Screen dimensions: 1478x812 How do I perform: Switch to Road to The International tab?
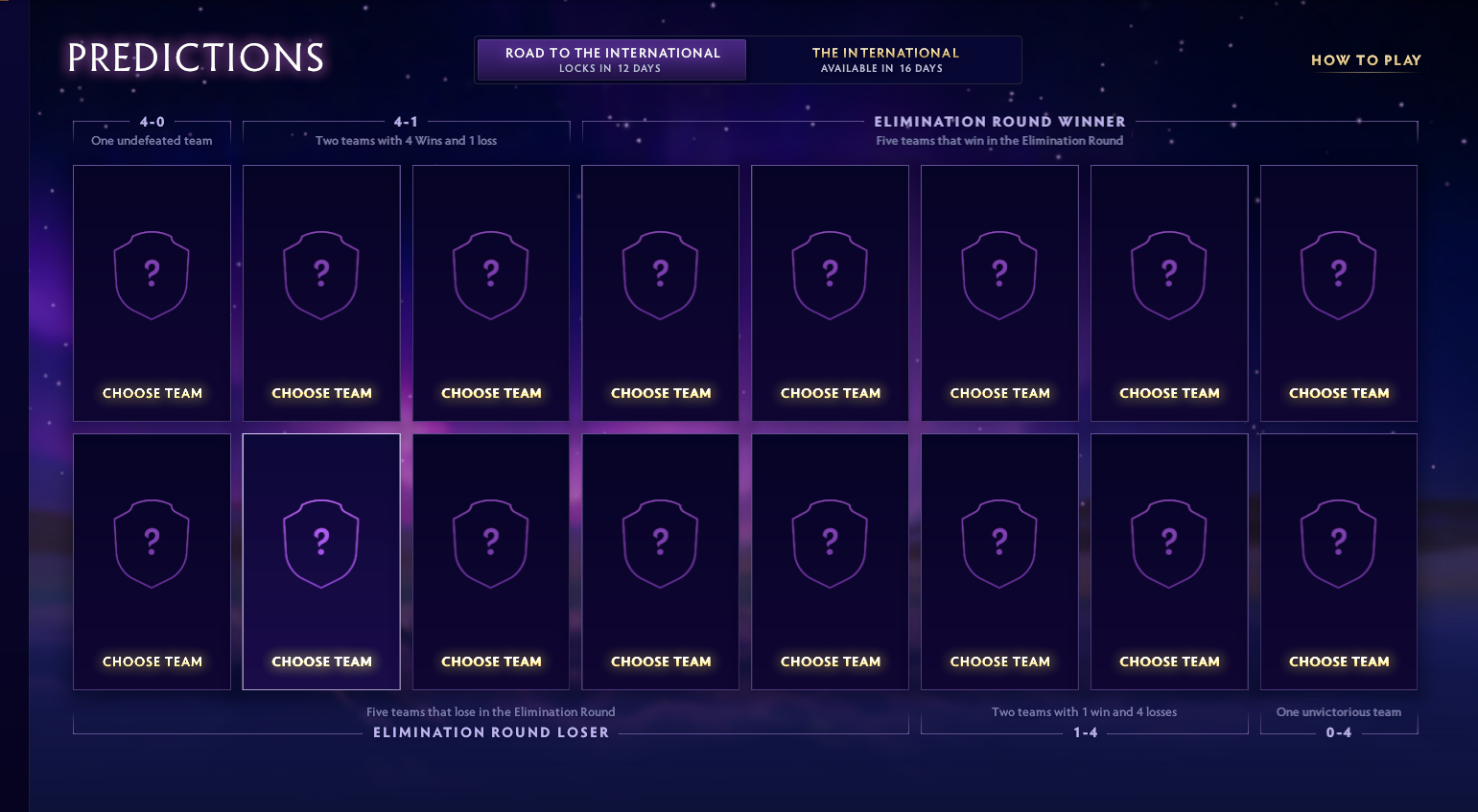(x=612, y=59)
